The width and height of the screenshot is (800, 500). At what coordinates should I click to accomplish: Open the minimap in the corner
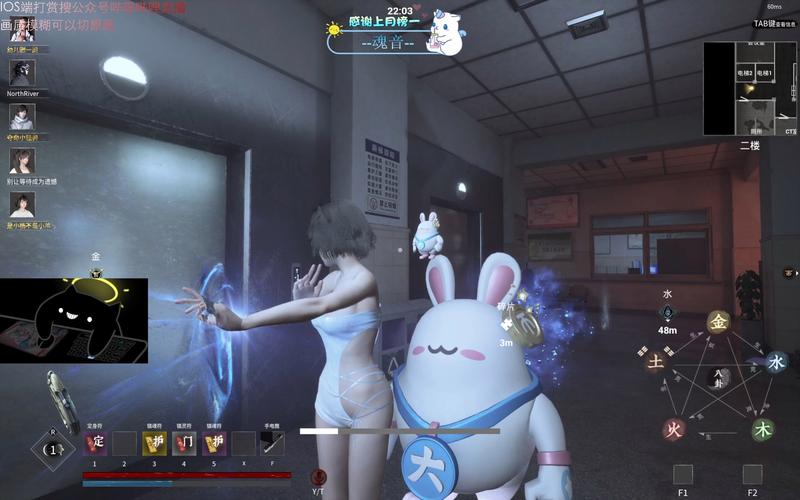point(750,88)
